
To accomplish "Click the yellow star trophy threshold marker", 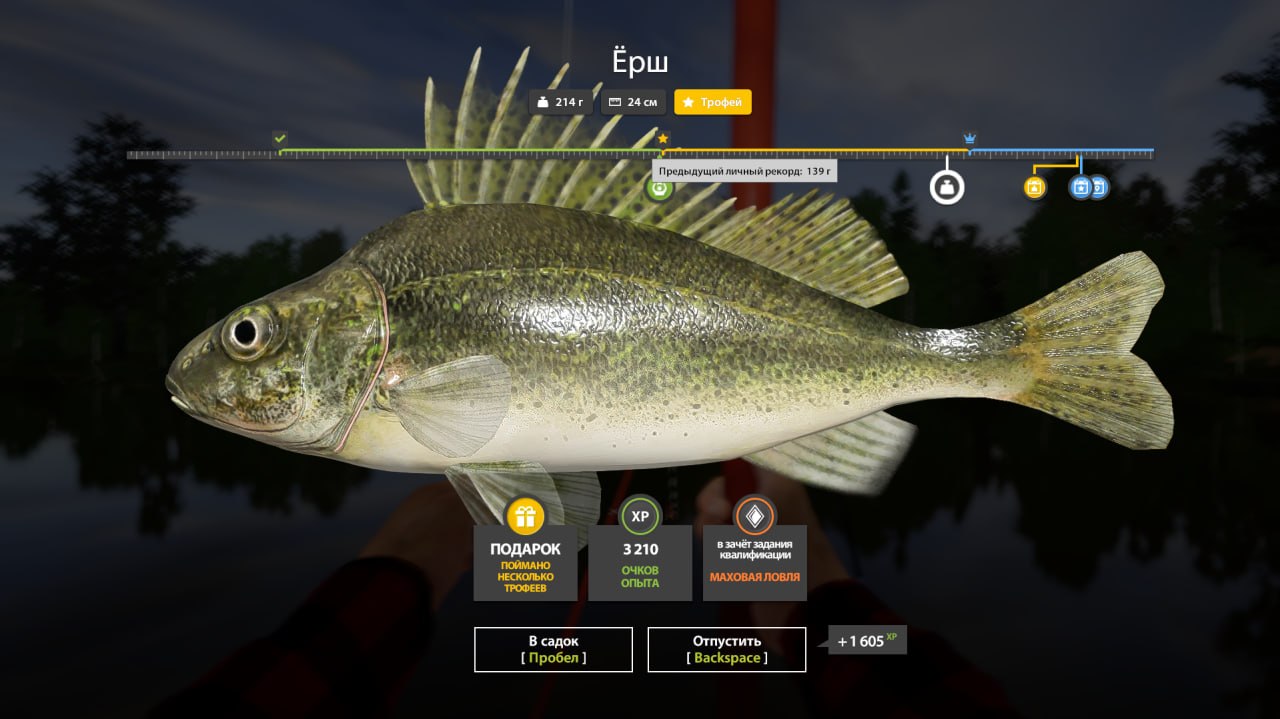I will coord(663,138).
